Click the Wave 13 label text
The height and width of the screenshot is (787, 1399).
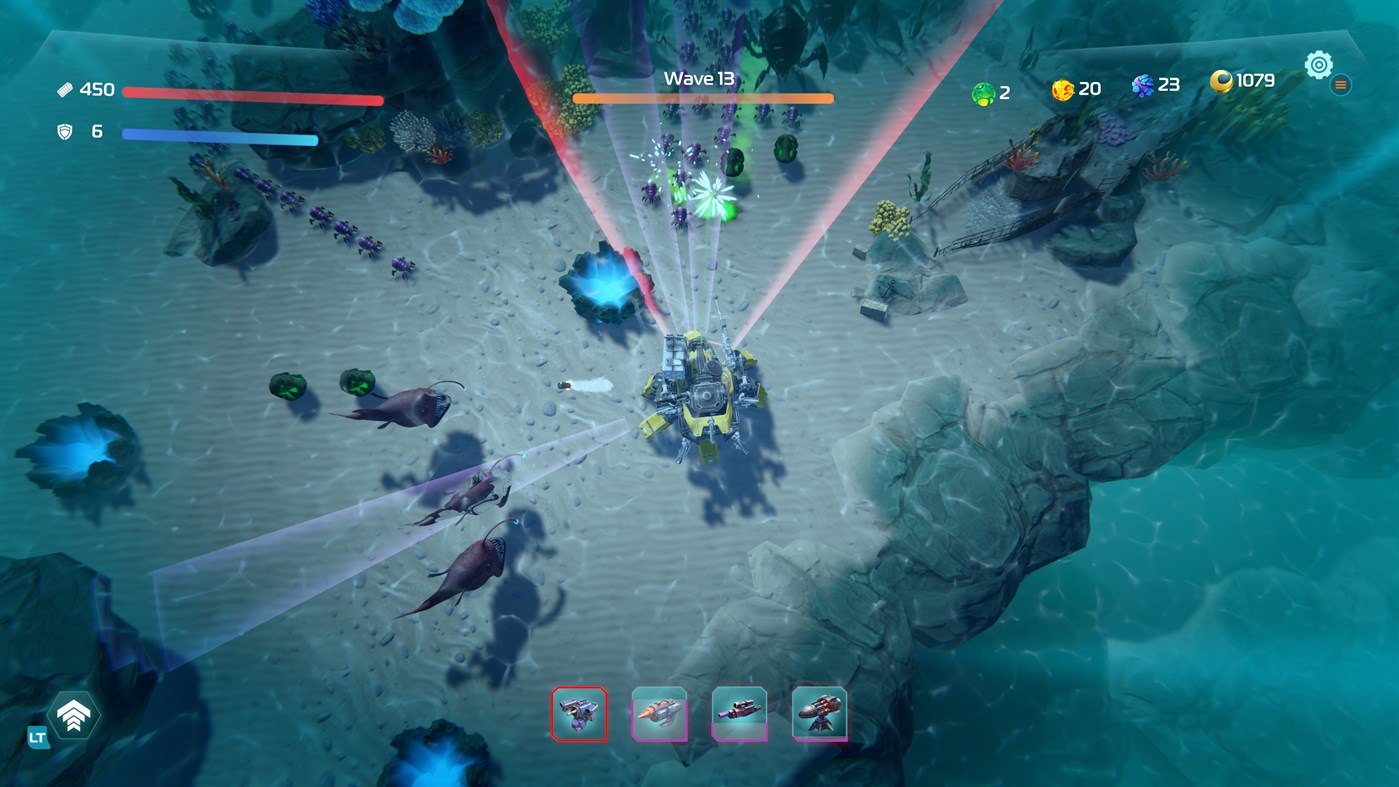click(700, 77)
